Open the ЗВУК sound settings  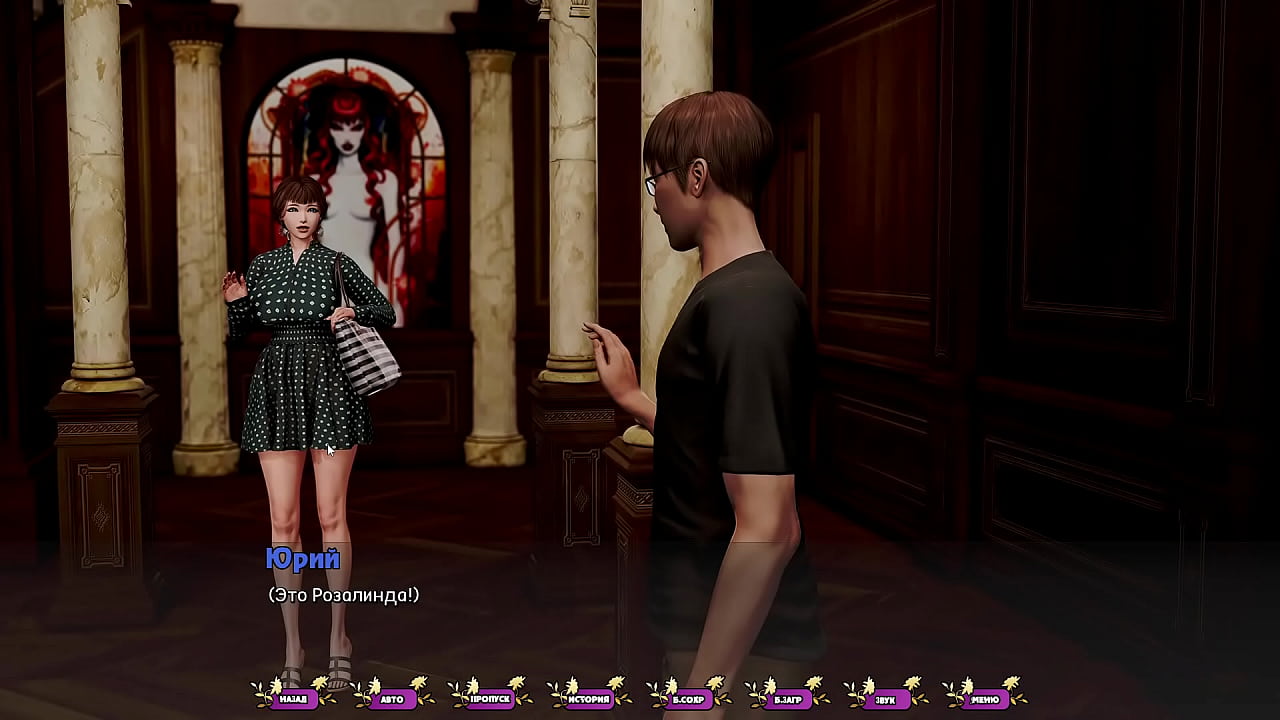click(886, 699)
